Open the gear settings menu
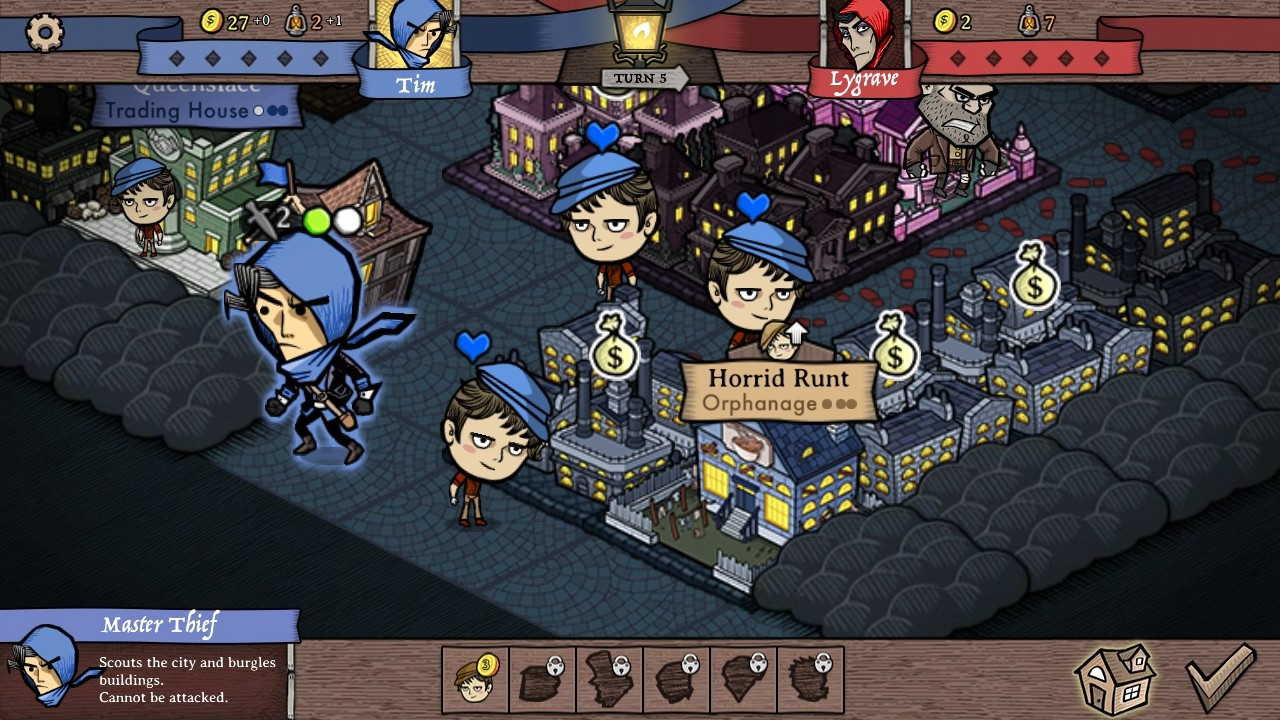This screenshot has height=720, width=1280. (x=44, y=33)
